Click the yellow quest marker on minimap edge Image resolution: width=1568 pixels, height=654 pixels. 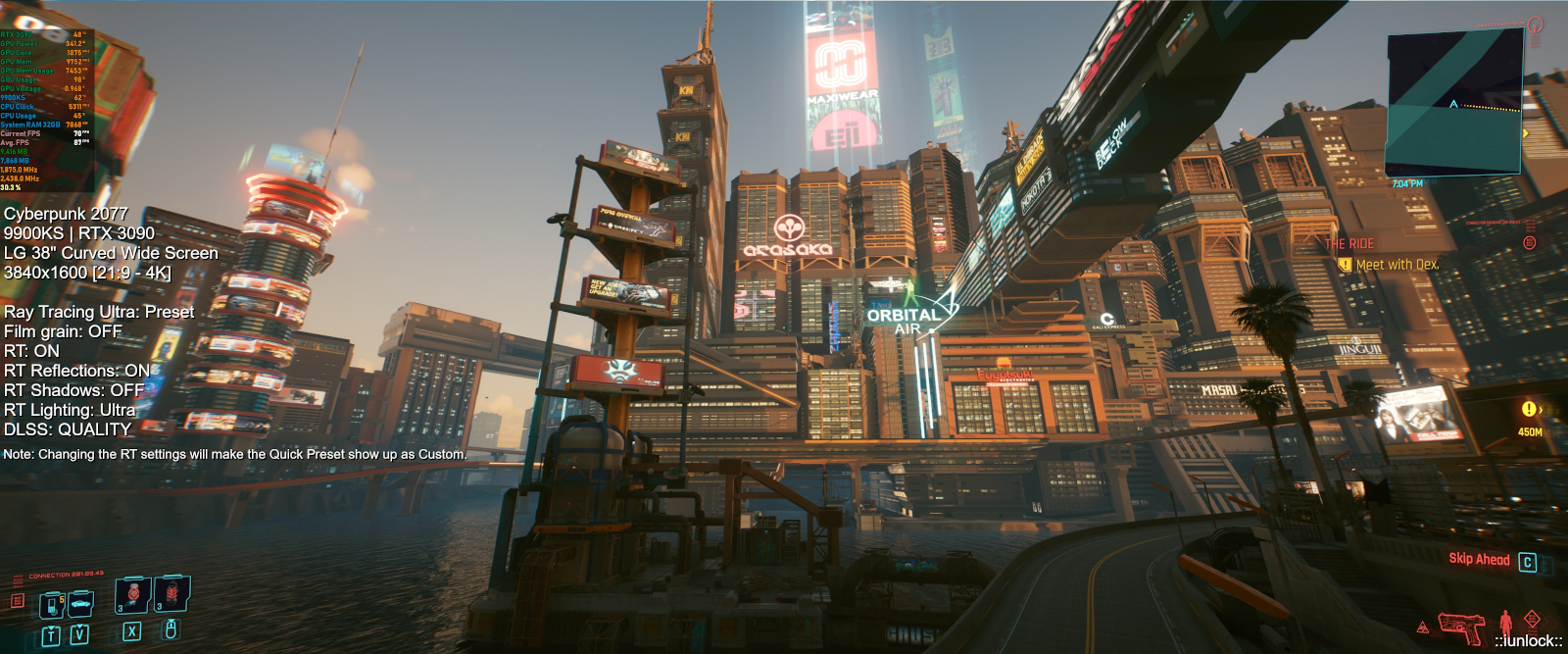coord(1525,133)
